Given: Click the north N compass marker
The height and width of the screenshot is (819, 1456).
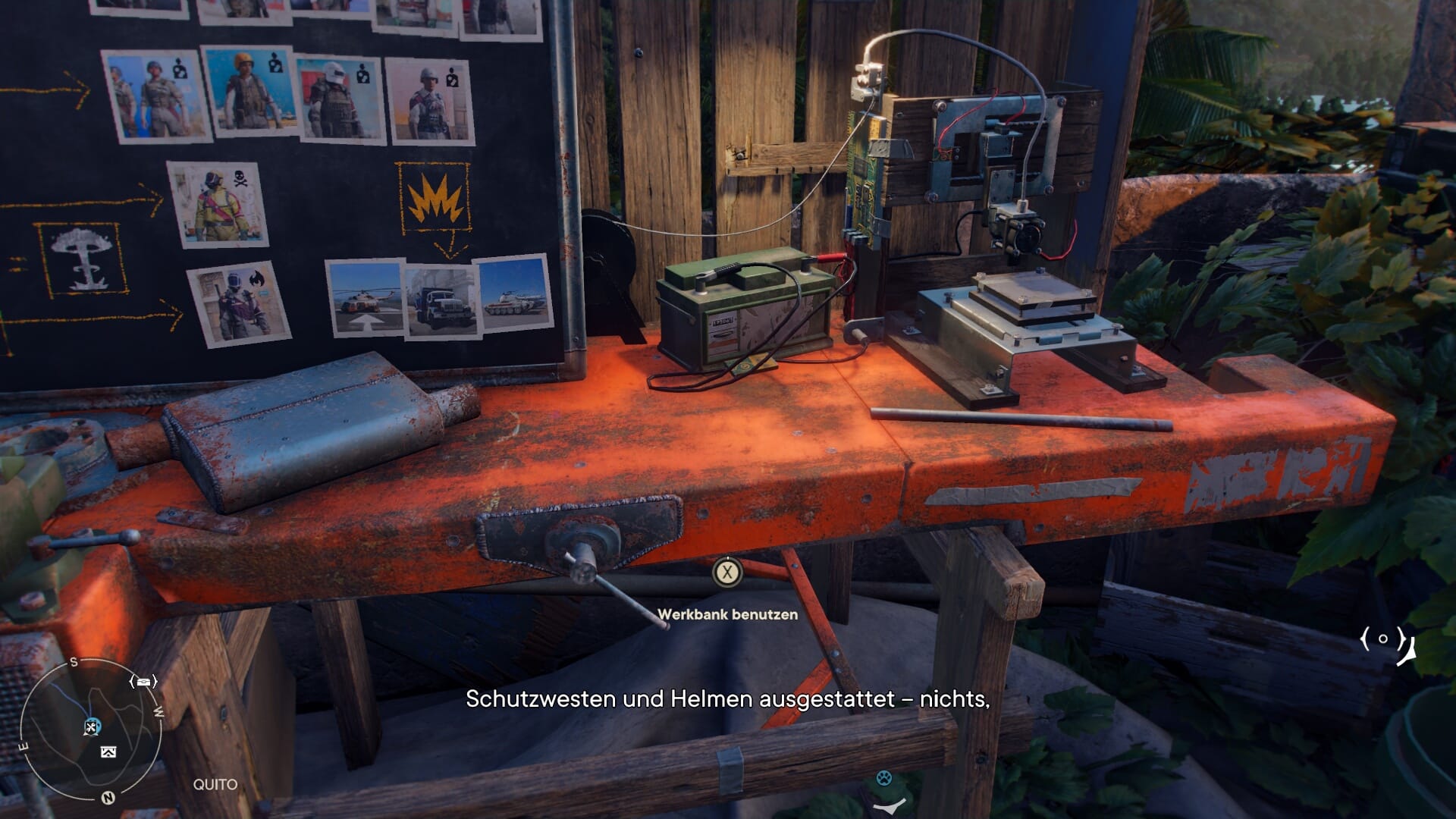Looking at the screenshot, I should click(x=108, y=797).
